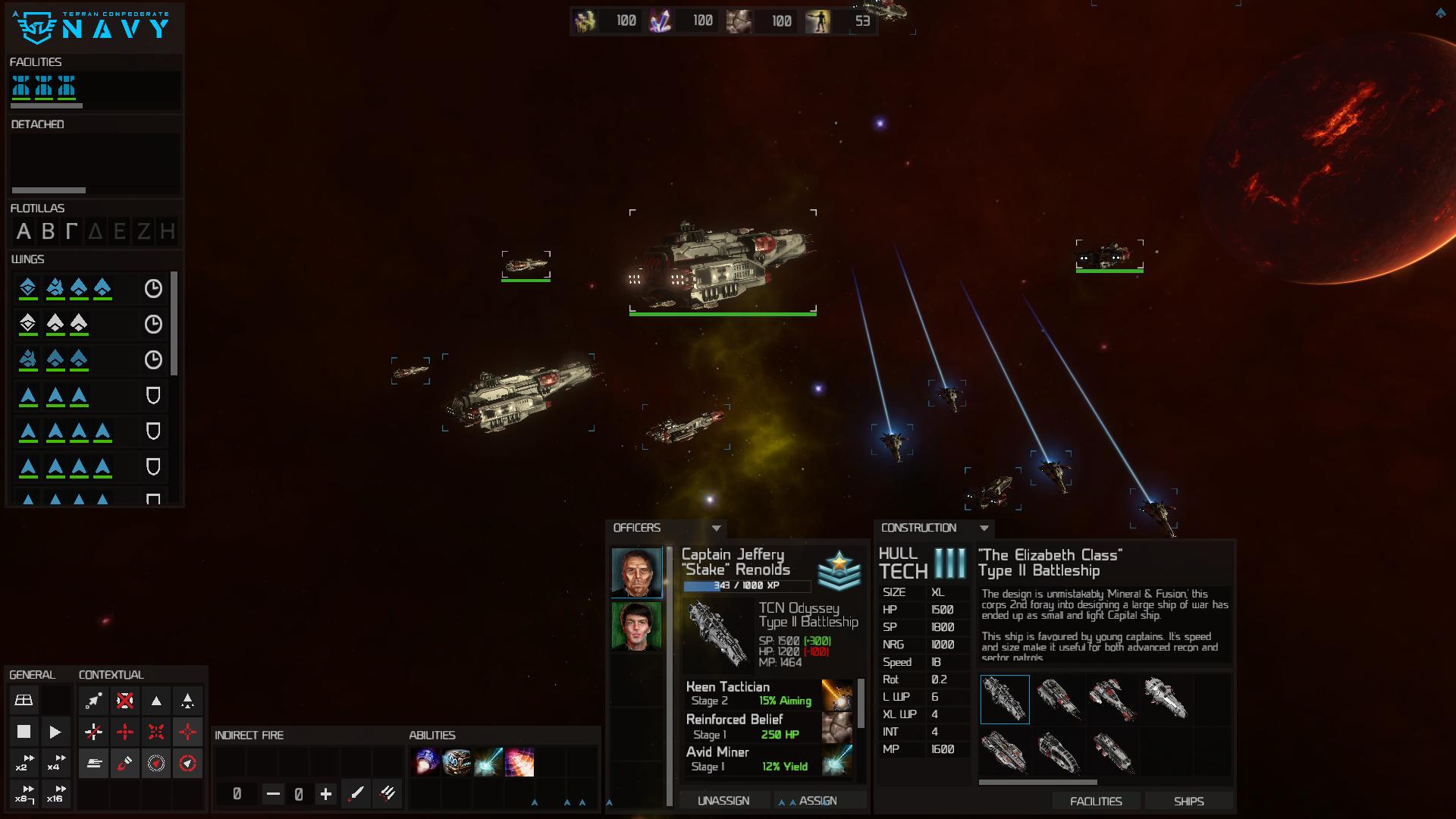Resume normal speed with the play button
Image resolution: width=1456 pixels, height=819 pixels.
[55, 732]
